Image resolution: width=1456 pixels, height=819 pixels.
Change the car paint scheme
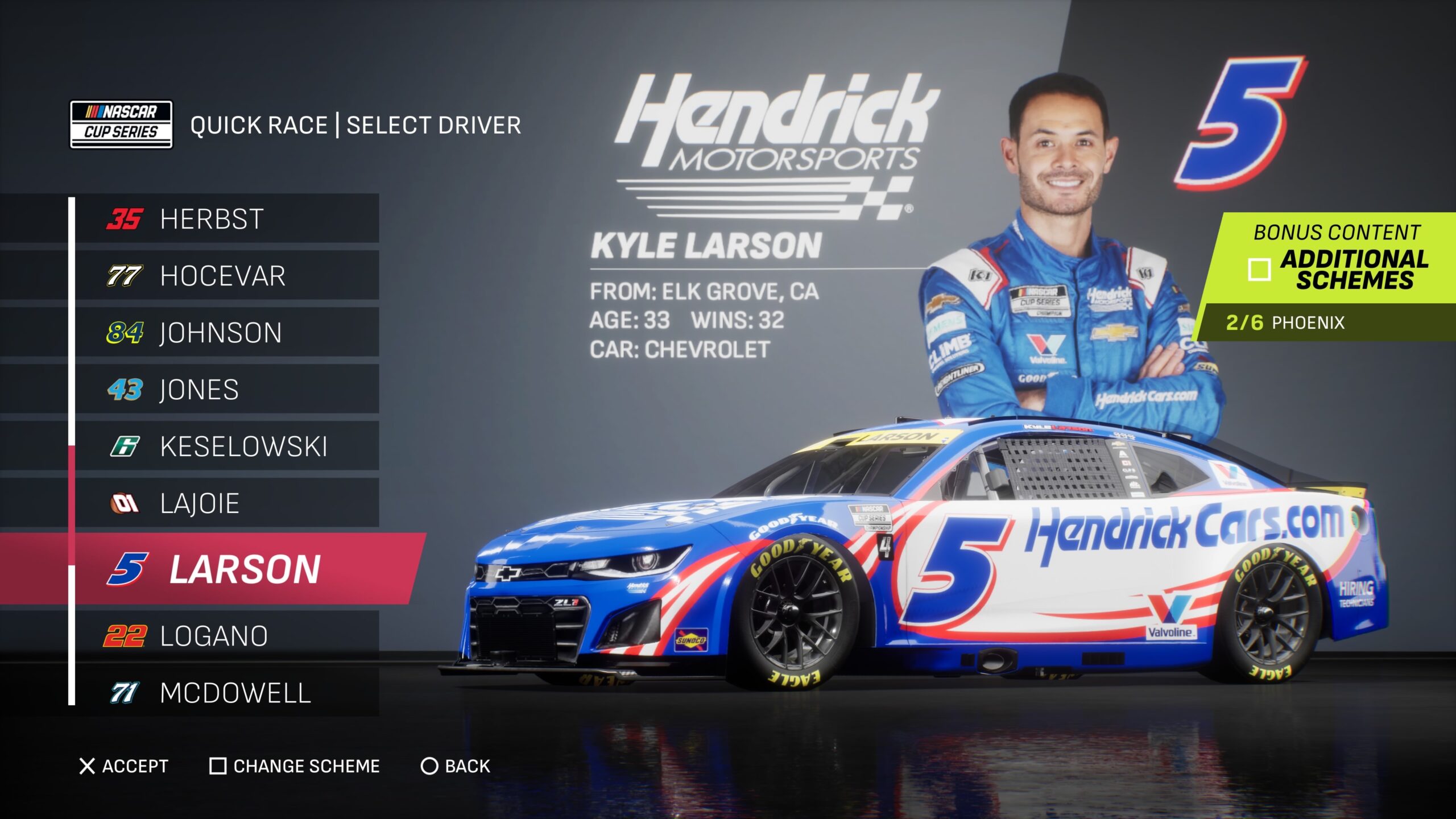pos(295,766)
